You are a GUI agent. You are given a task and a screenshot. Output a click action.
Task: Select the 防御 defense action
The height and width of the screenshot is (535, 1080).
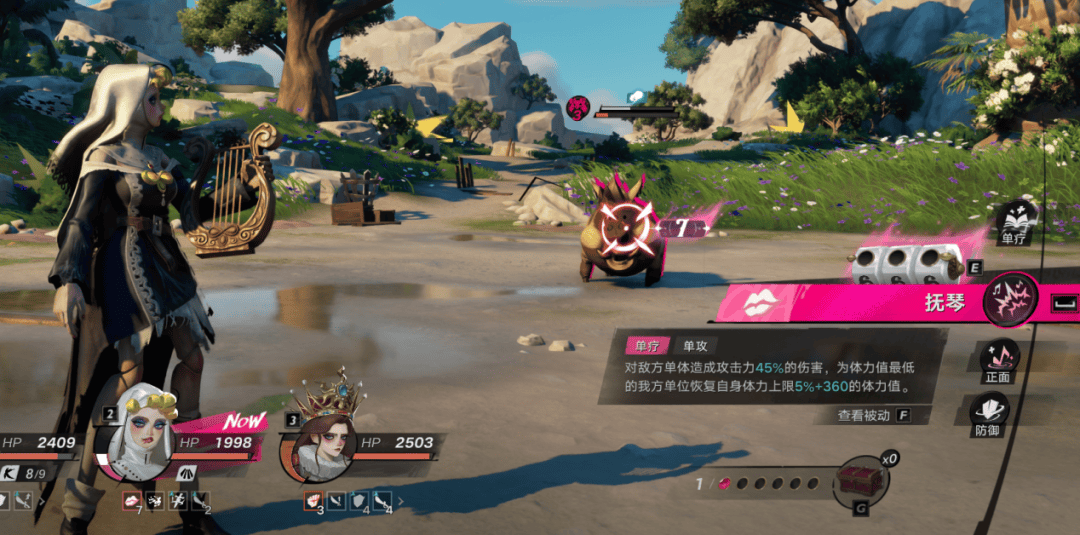[990, 410]
